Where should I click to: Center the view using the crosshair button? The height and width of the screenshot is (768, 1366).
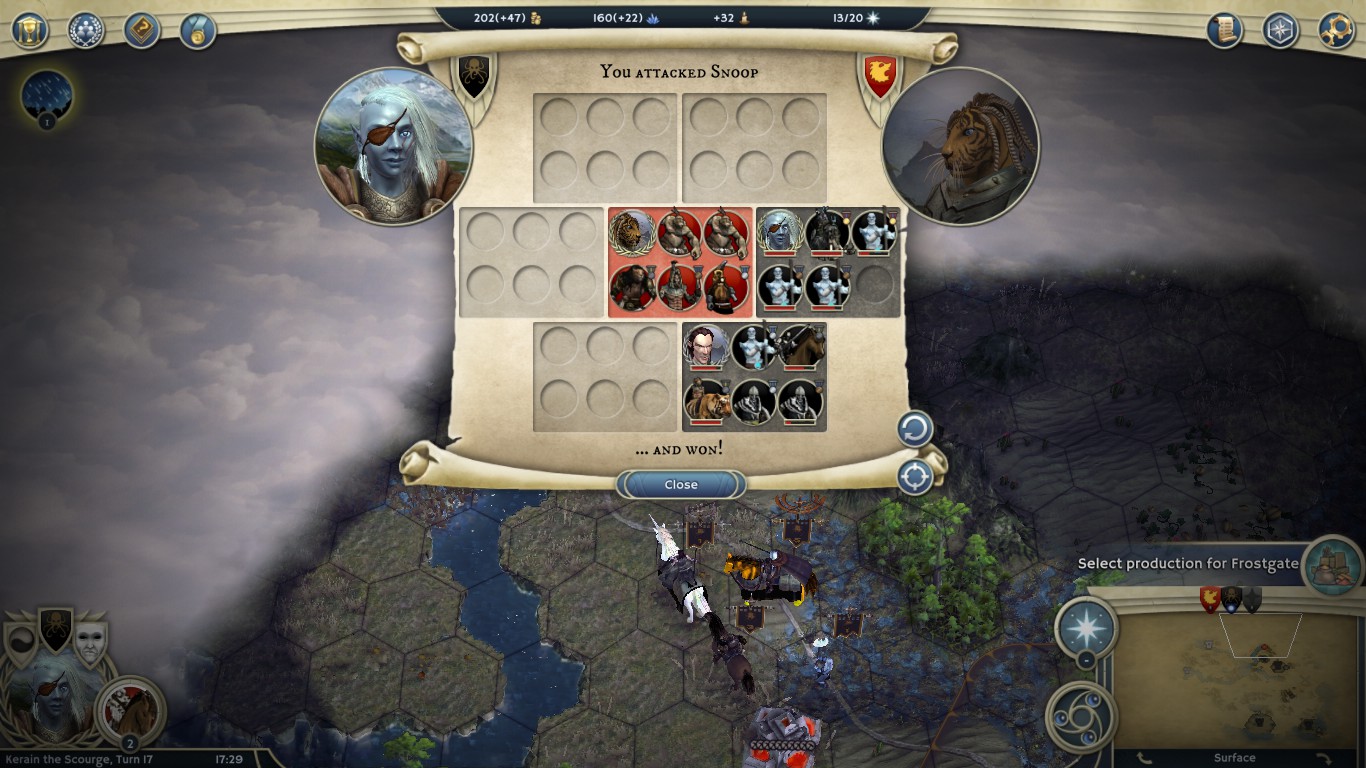914,477
